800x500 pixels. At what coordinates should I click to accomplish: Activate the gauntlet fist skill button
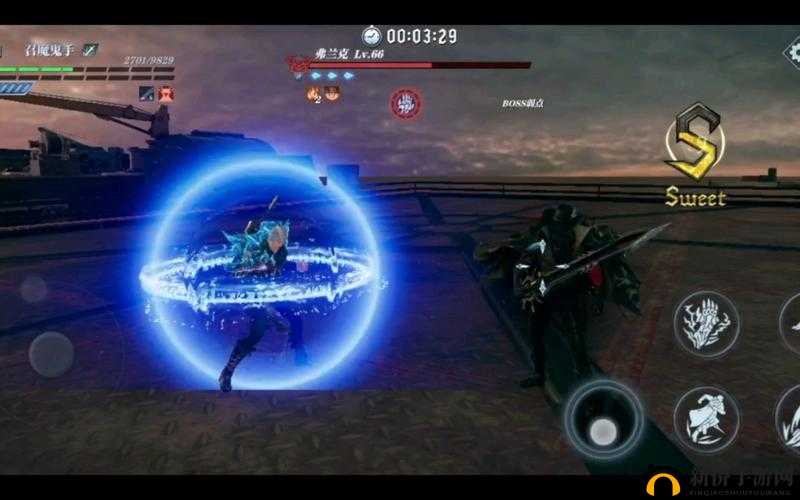point(707,324)
